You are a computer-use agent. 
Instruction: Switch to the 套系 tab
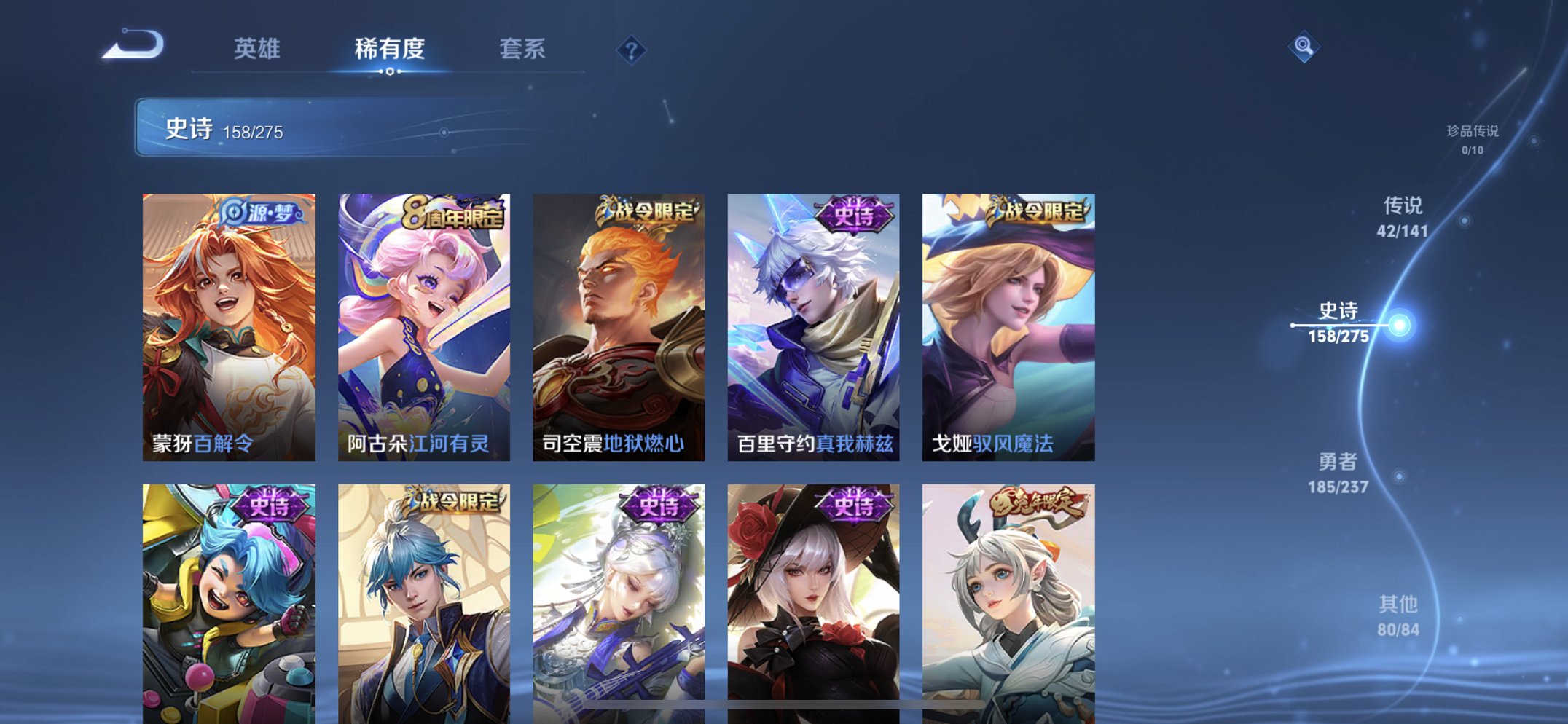(523, 49)
